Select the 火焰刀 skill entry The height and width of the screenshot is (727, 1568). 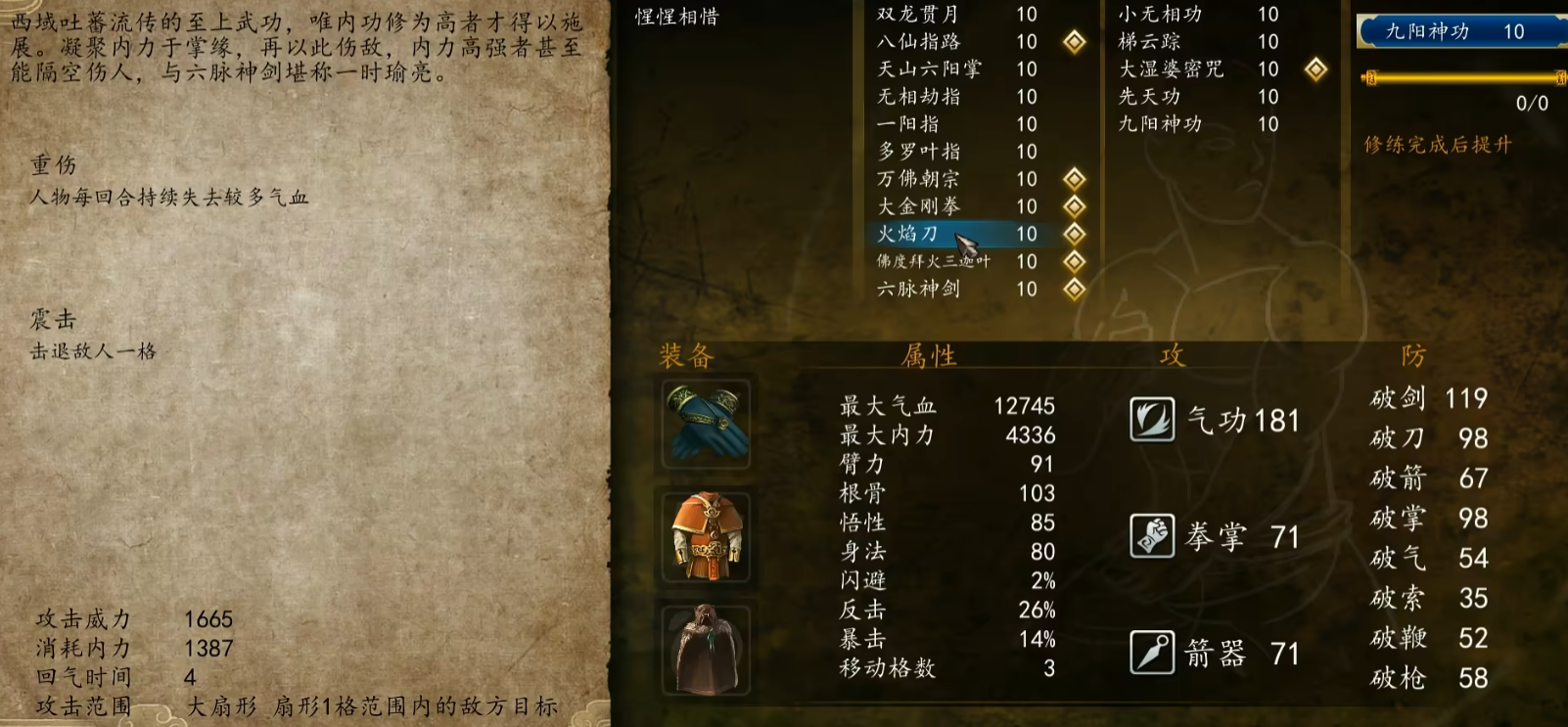click(910, 235)
